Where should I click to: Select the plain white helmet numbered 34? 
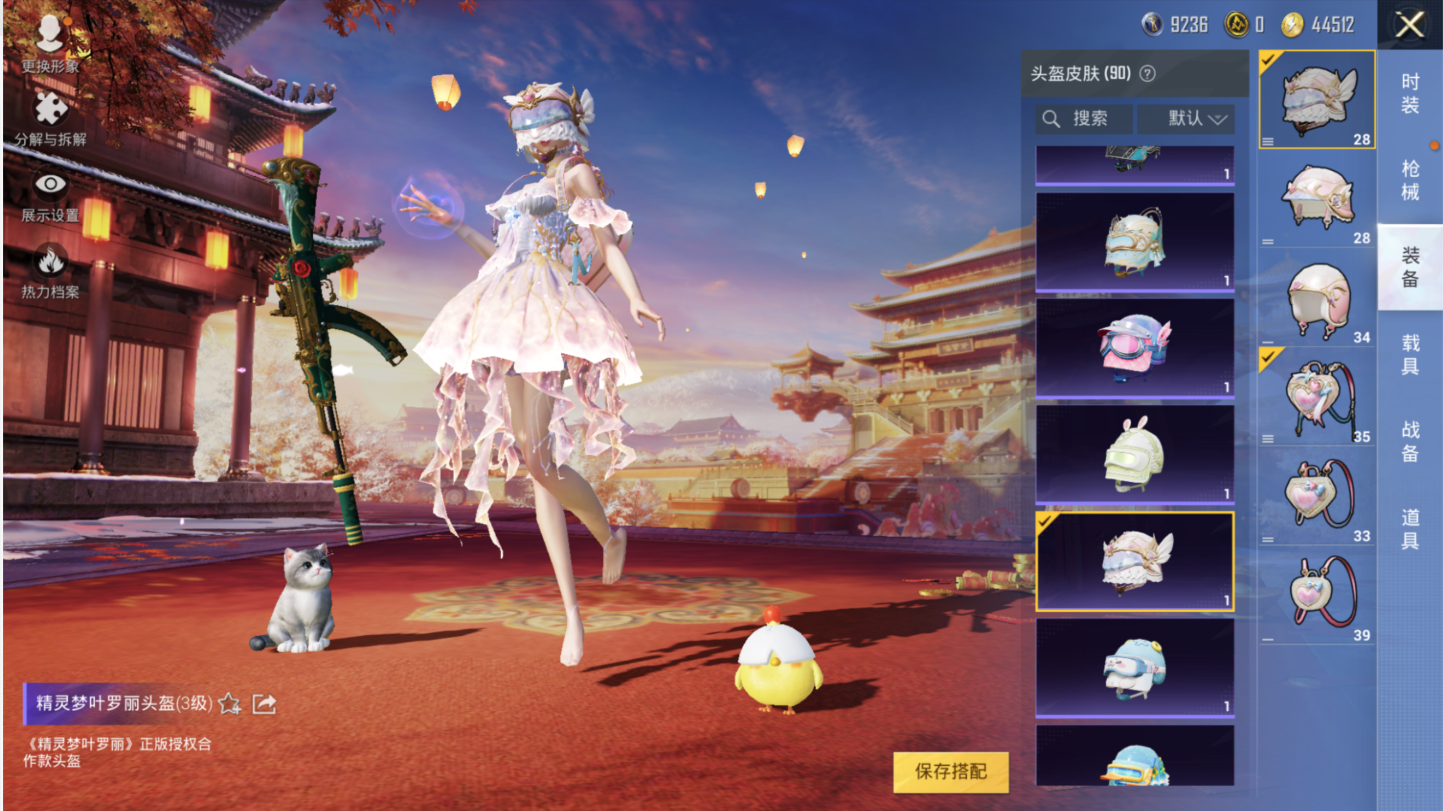[1317, 298]
